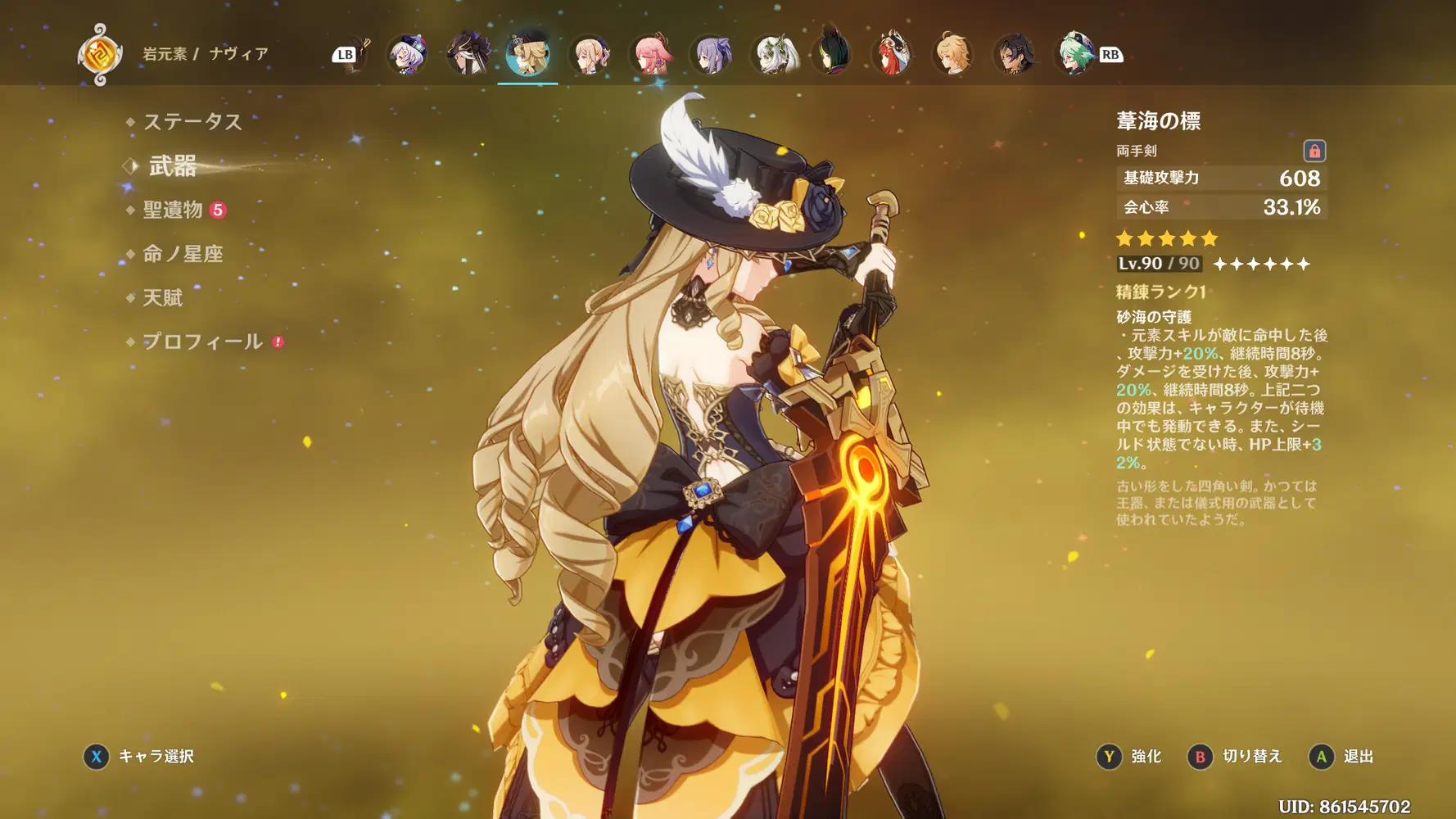Open the 聖遺物 (Artifacts) menu entry
This screenshot has height=819, width=1456.
click(x=173, y=210)
